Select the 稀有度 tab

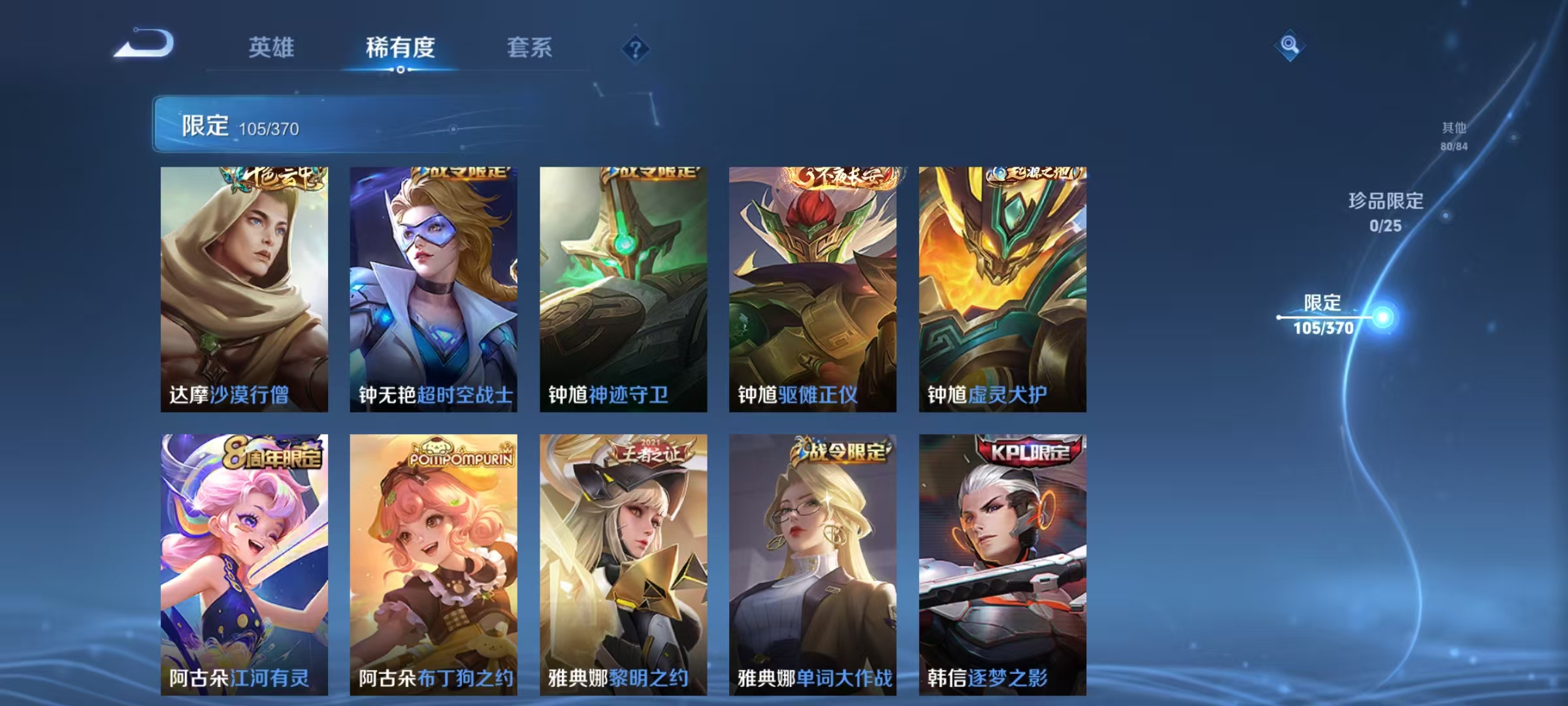click(x=400, y=47)
